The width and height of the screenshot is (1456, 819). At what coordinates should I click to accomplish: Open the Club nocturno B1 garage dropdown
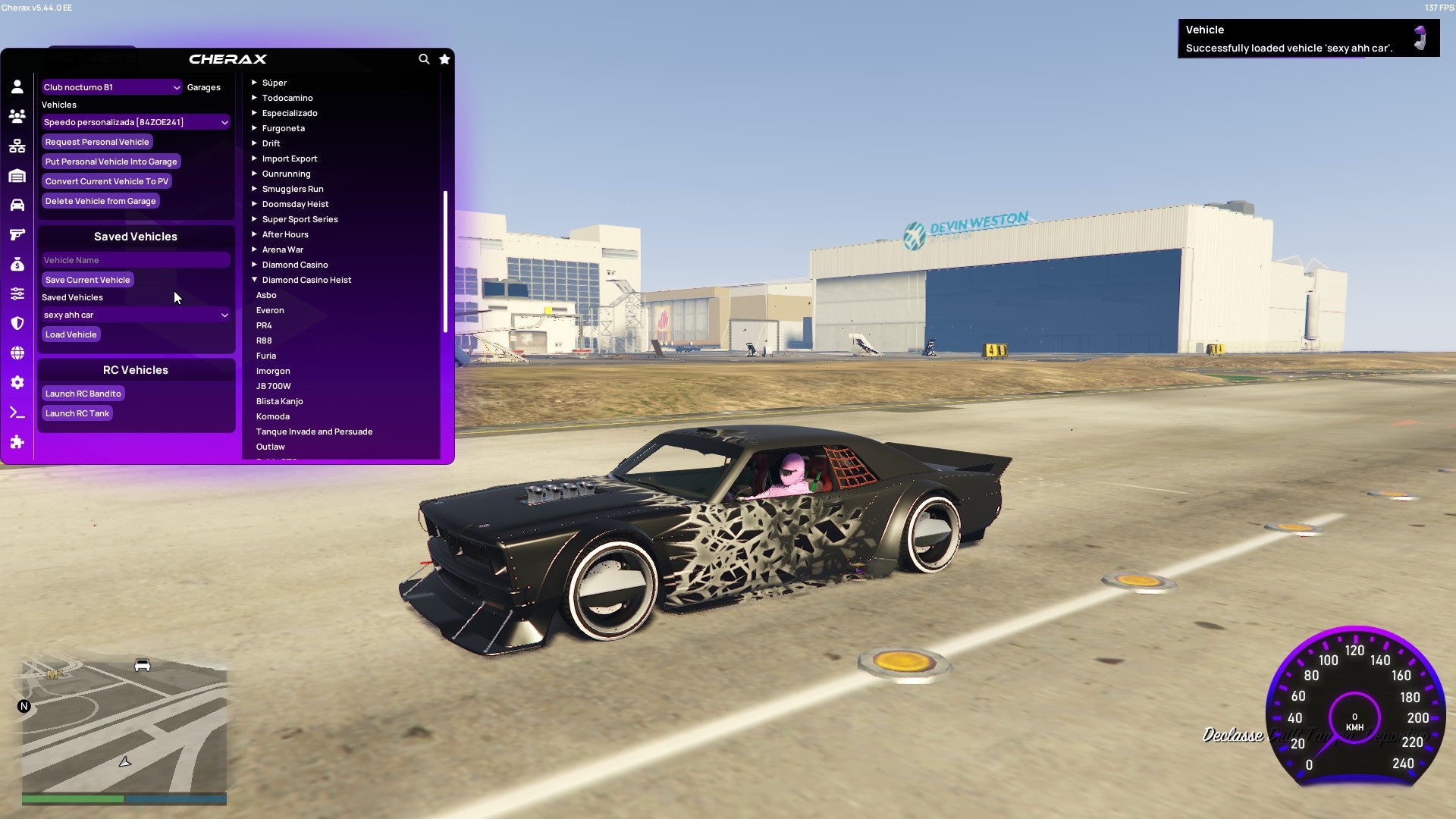111,87
